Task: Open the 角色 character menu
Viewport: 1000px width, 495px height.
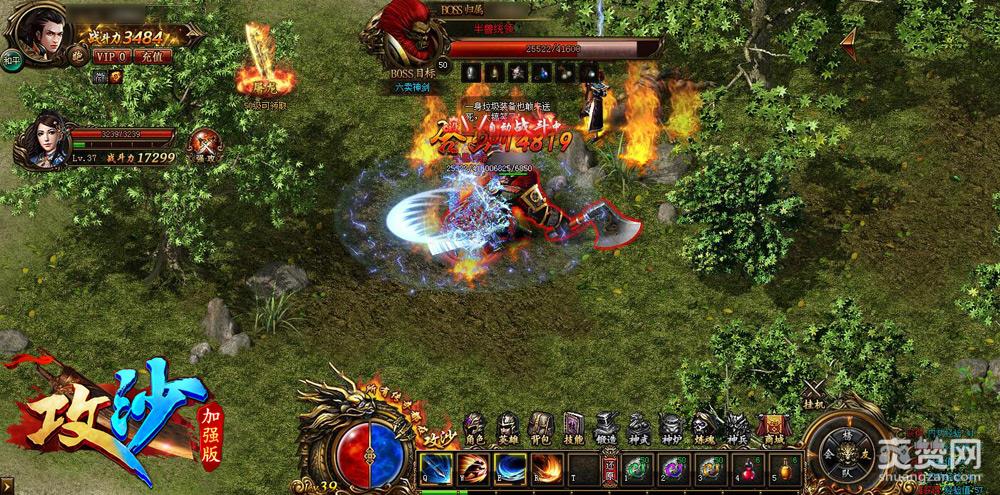Action: 474,428
